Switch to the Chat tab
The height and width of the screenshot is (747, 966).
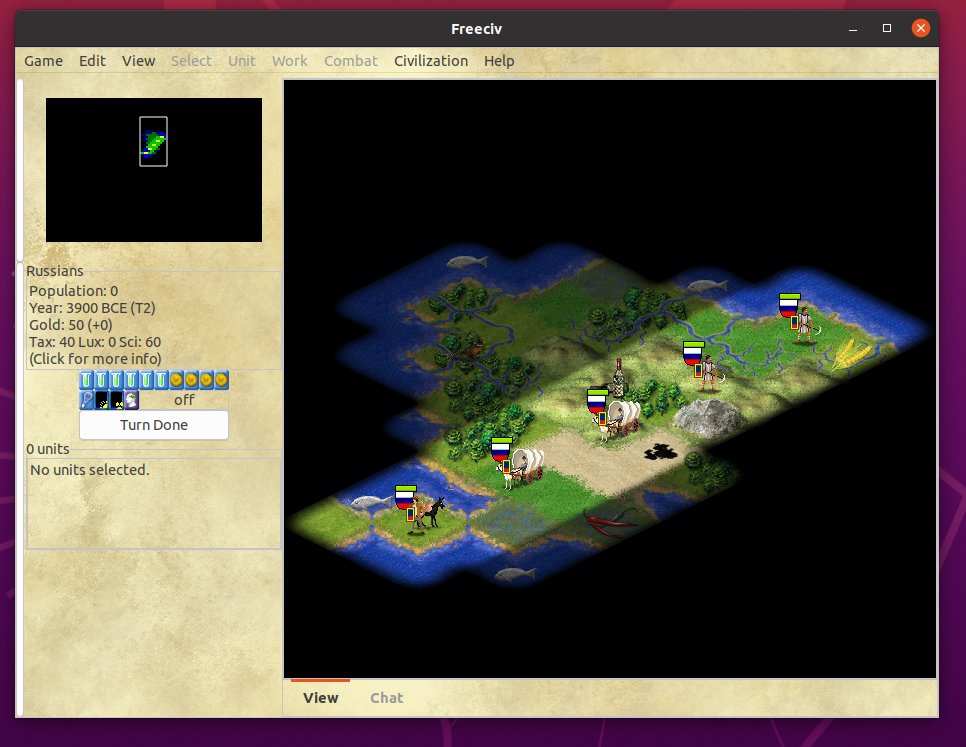tap(387, 698)
